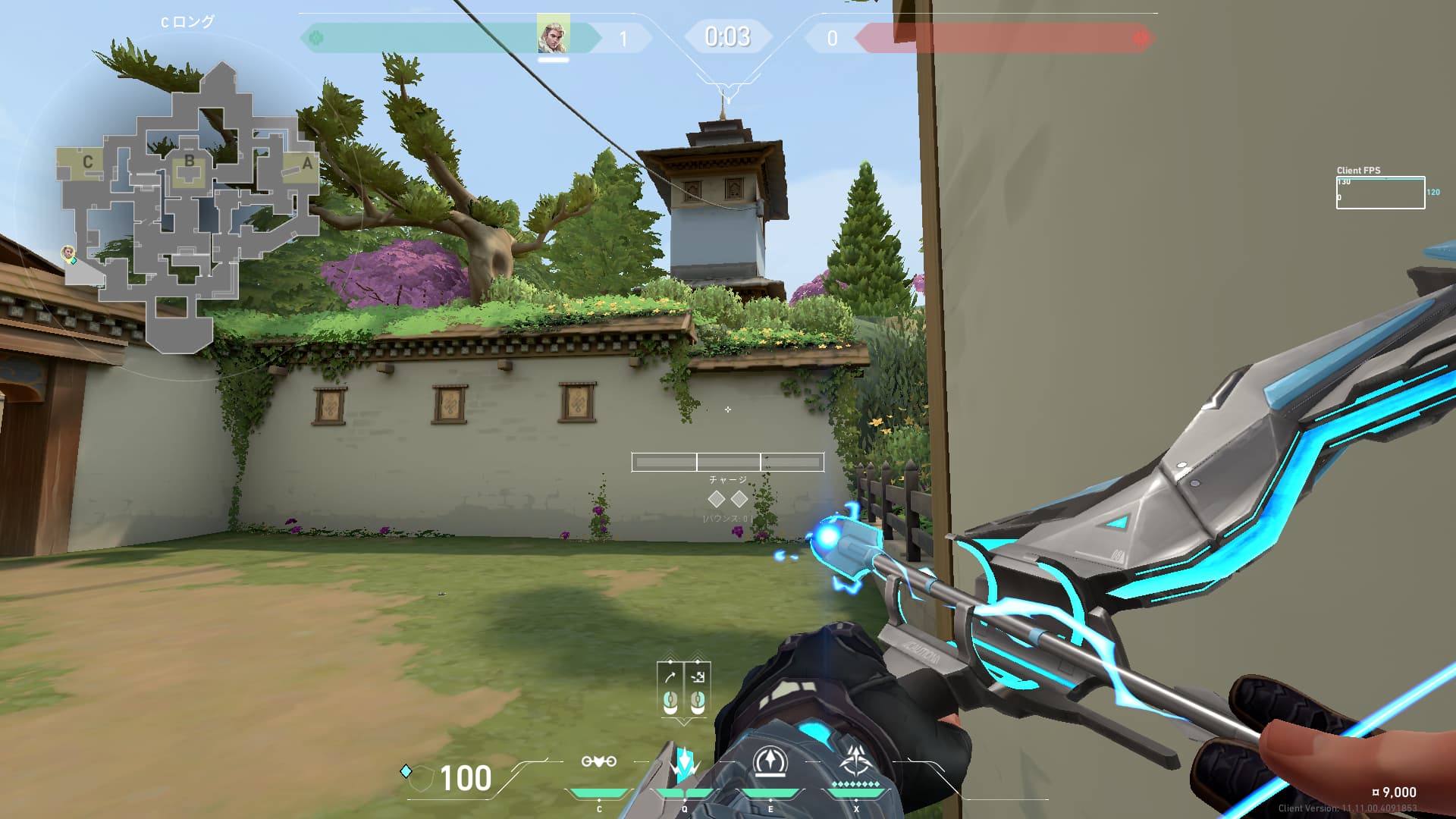Click the Client FPS graph box
Screen dimensions: 1456x819
click(x=1380, y=193)
